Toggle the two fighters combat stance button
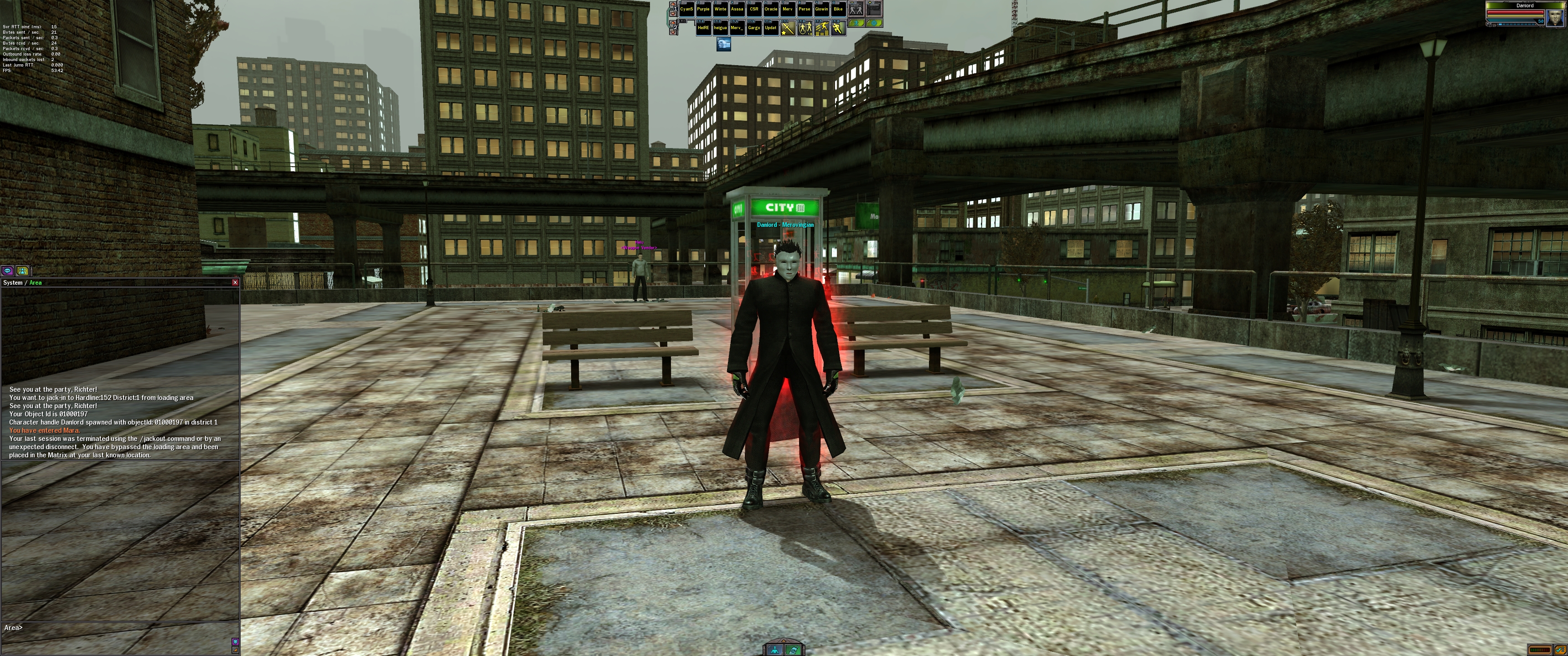 click(856, 9)
